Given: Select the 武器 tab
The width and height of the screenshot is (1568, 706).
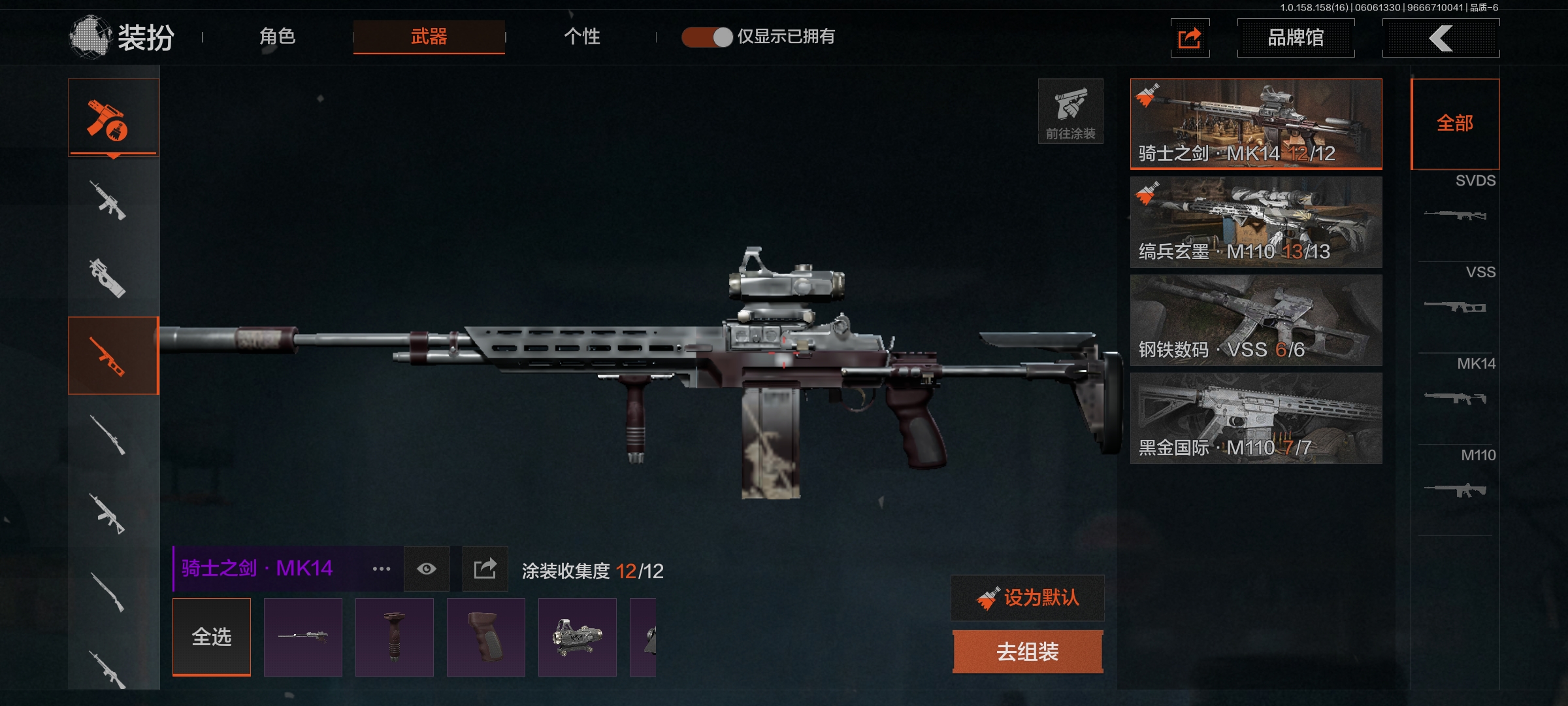Looking at the screenshot, I should coord(429,37).
